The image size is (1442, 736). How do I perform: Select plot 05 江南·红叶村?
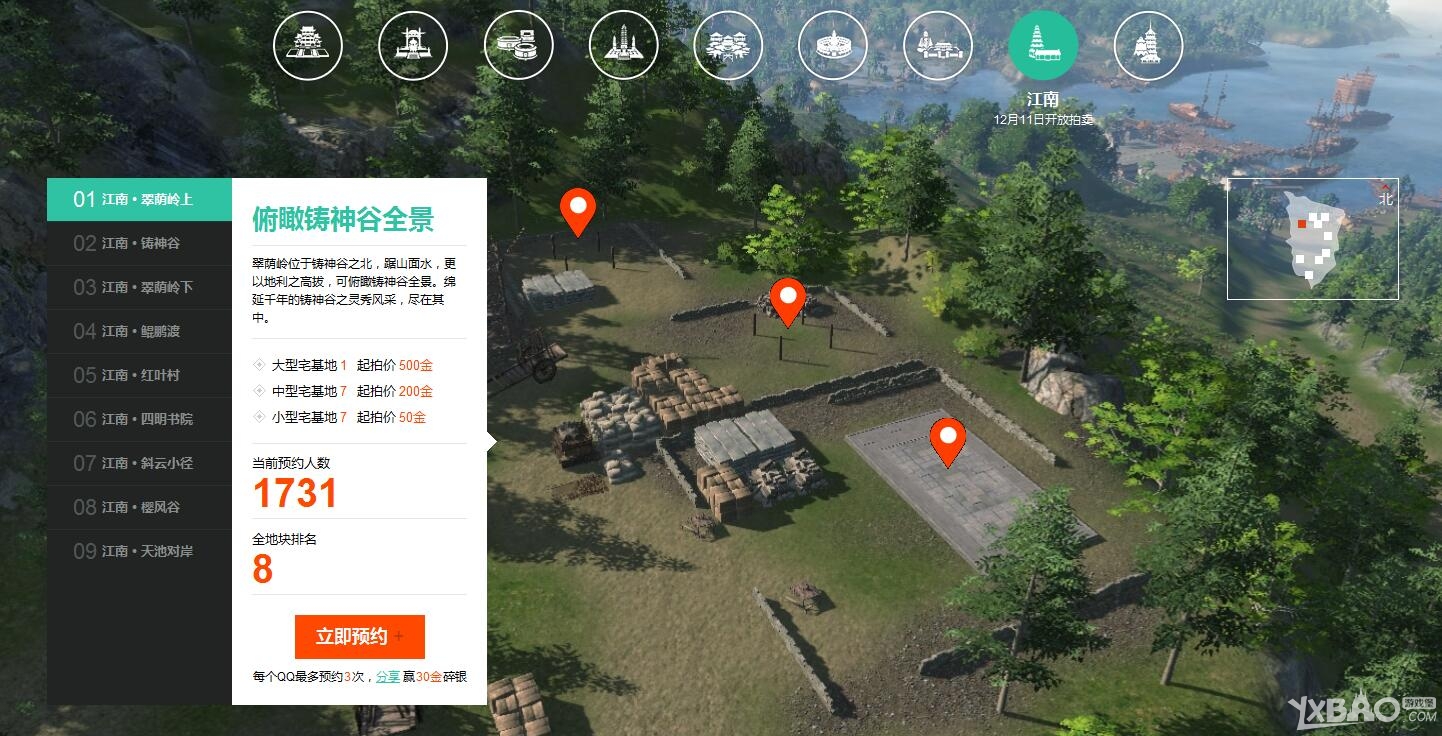(x=140, y=375)
